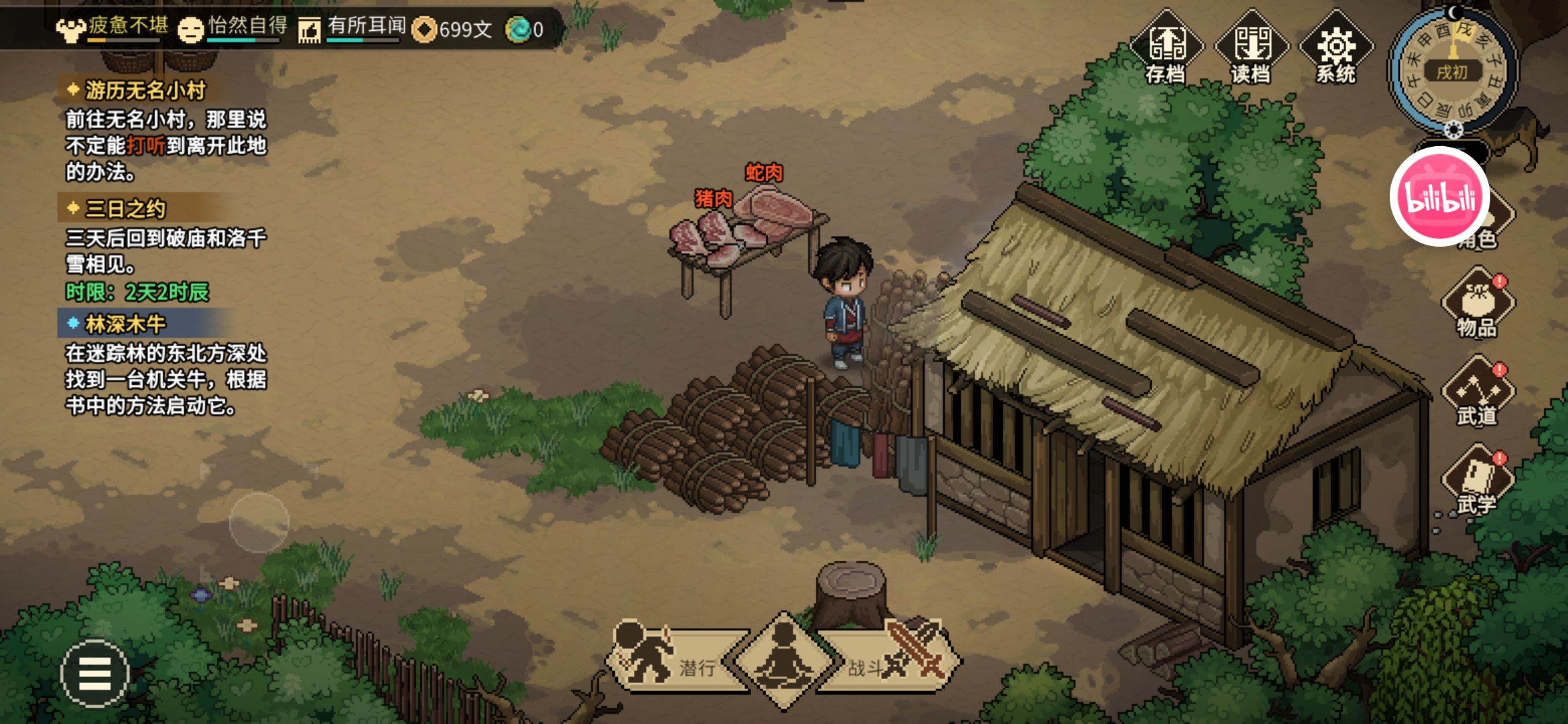Screen dimensions: 1568x724
Task: Select the 游历无名小村 quest entry
Action: (145, 90)
